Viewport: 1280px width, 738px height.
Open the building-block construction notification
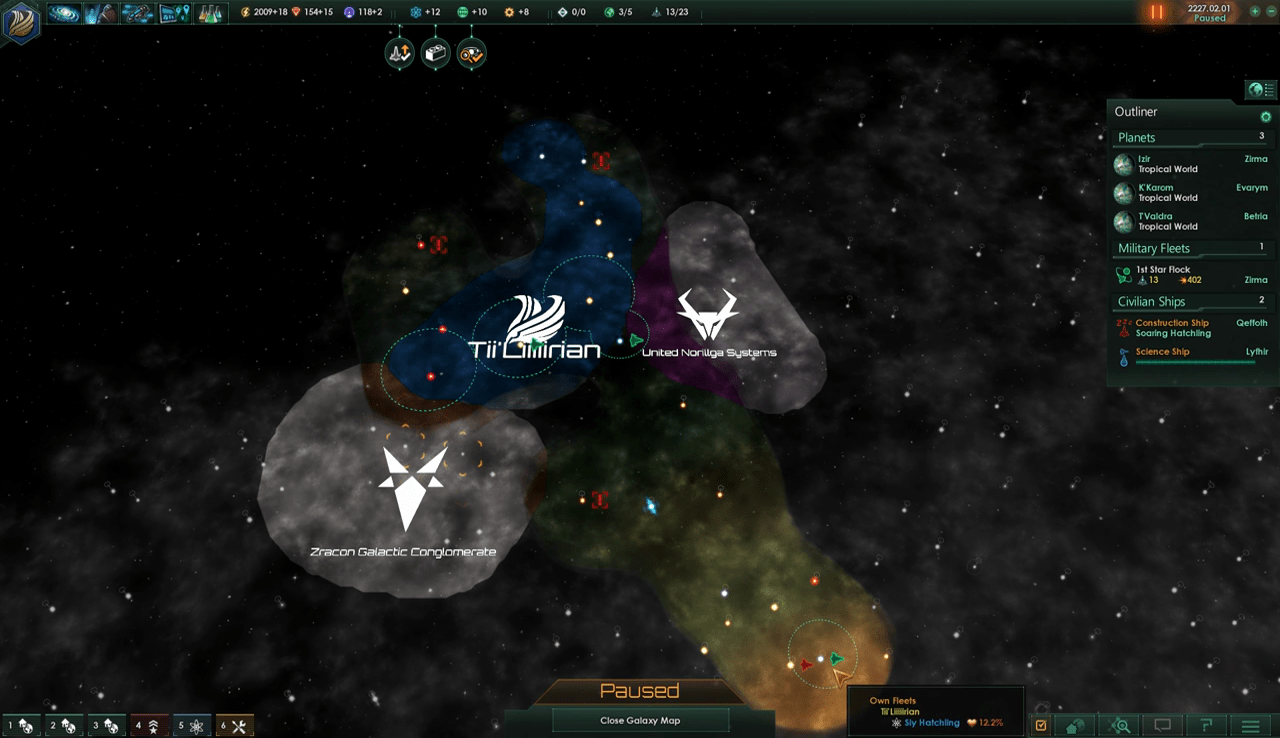(435, 54)
